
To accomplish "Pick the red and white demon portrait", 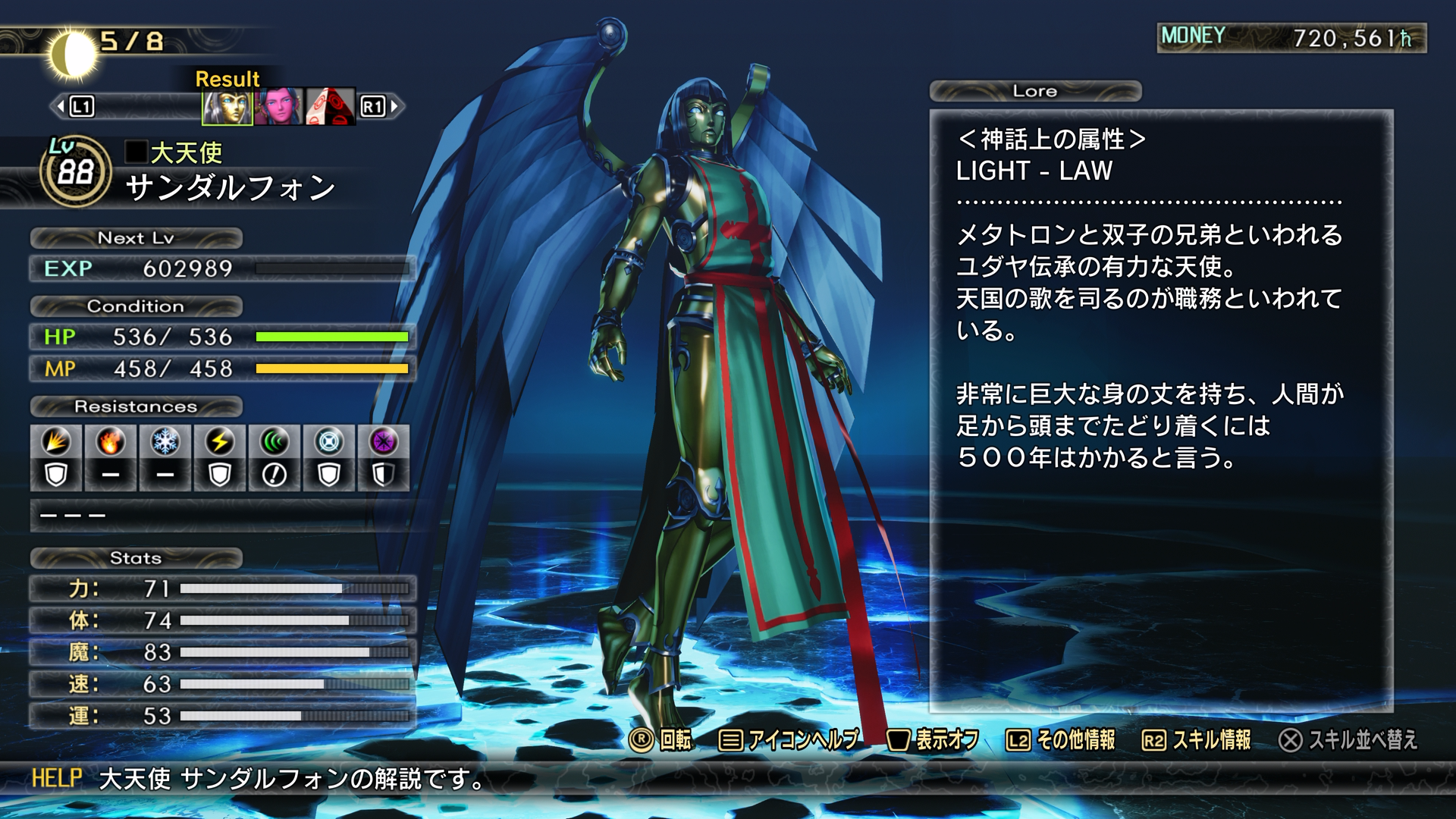I will point(330,107).
